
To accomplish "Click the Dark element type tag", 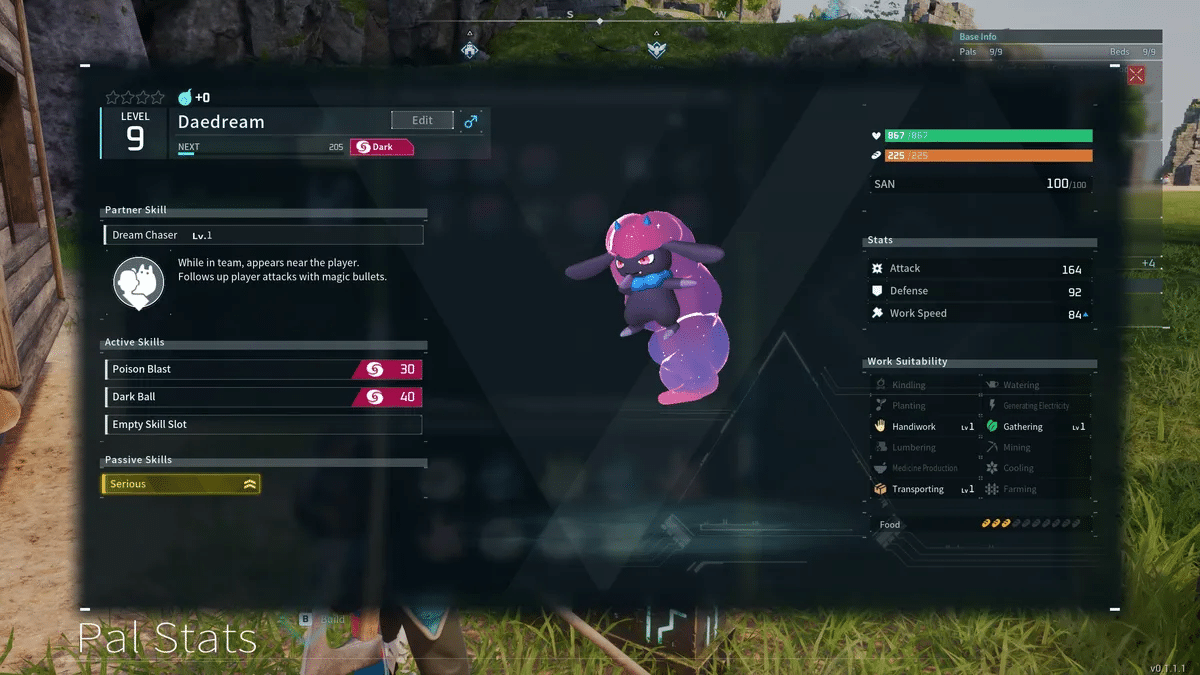I will pos(382,147).
